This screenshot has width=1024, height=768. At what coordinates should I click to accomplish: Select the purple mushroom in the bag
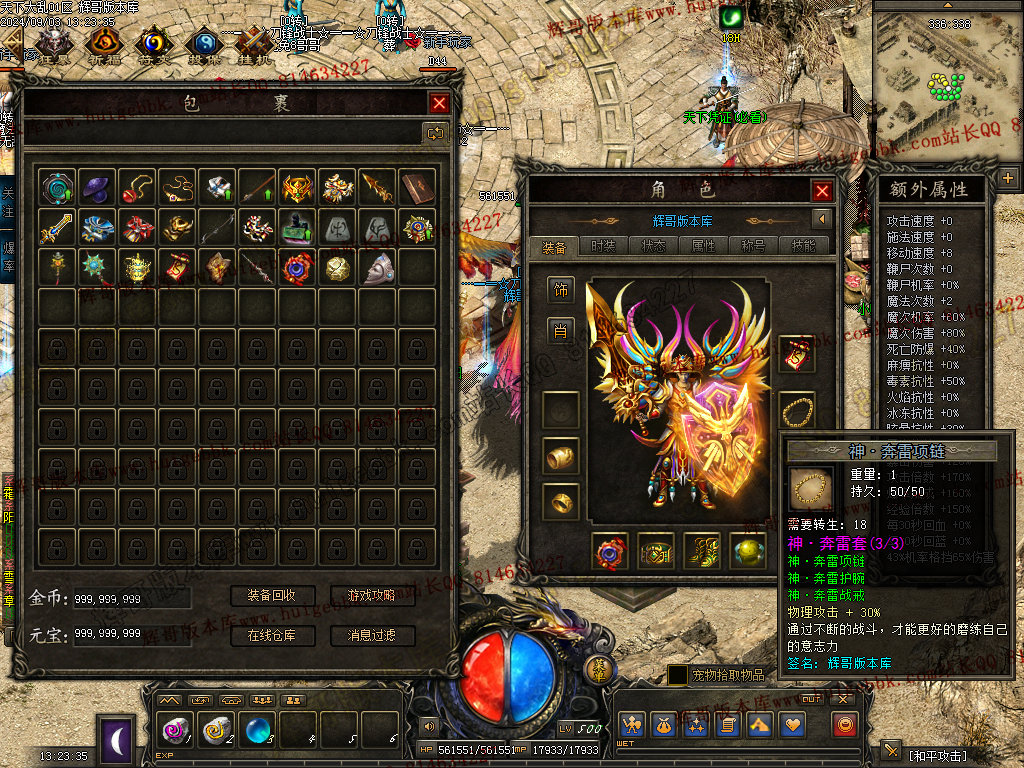(97, 186)
